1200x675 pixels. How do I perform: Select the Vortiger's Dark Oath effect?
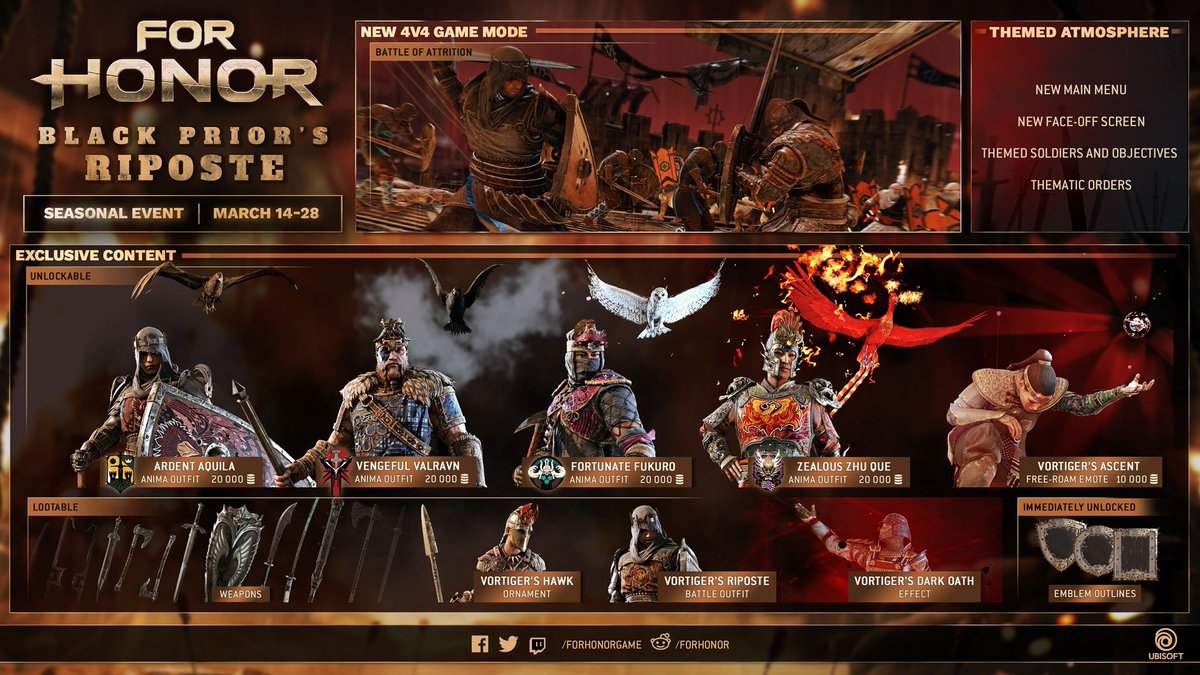[914, 587]
